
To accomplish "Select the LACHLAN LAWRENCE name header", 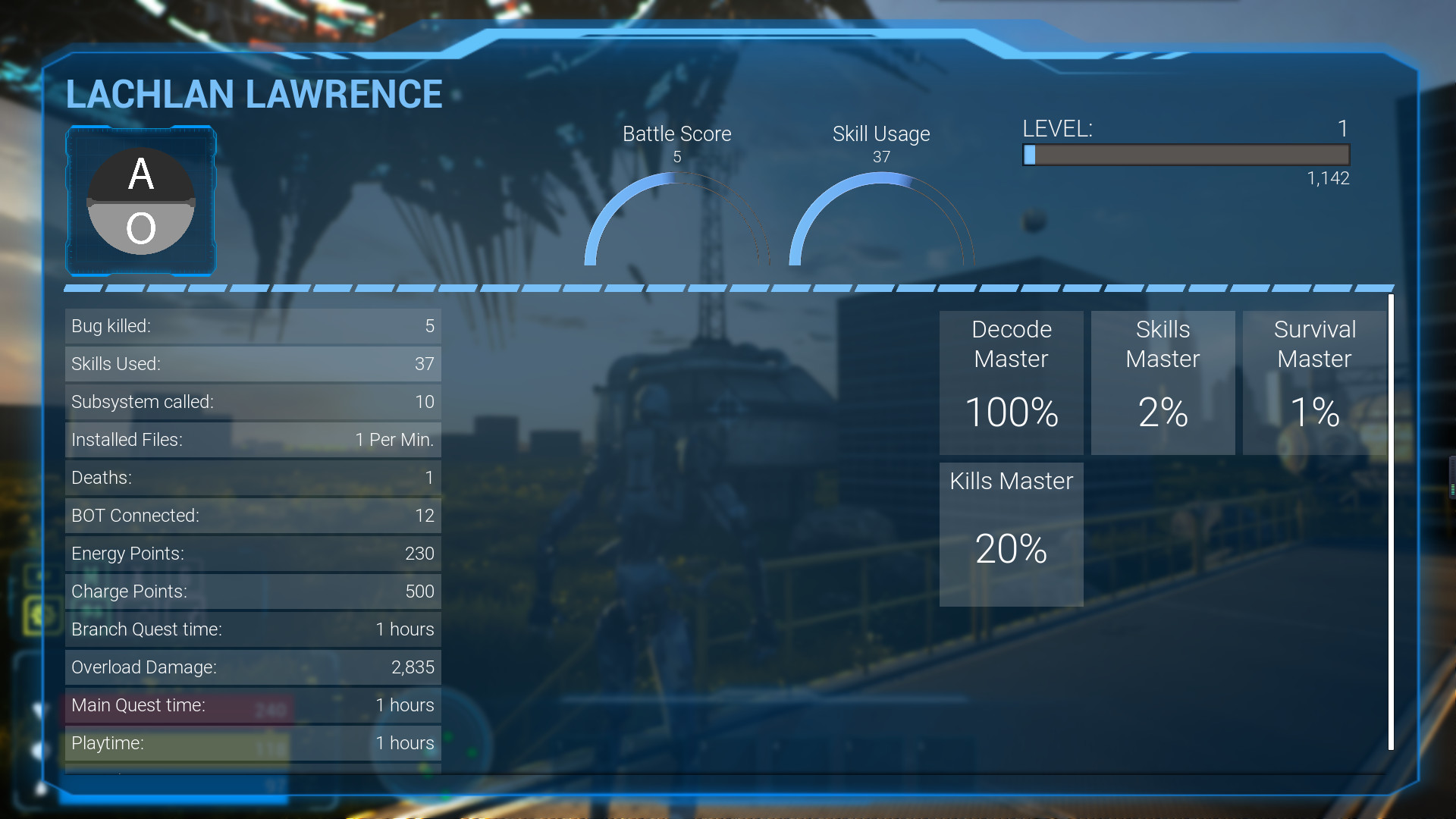I will pyautogui.click(x=254, y=93).
